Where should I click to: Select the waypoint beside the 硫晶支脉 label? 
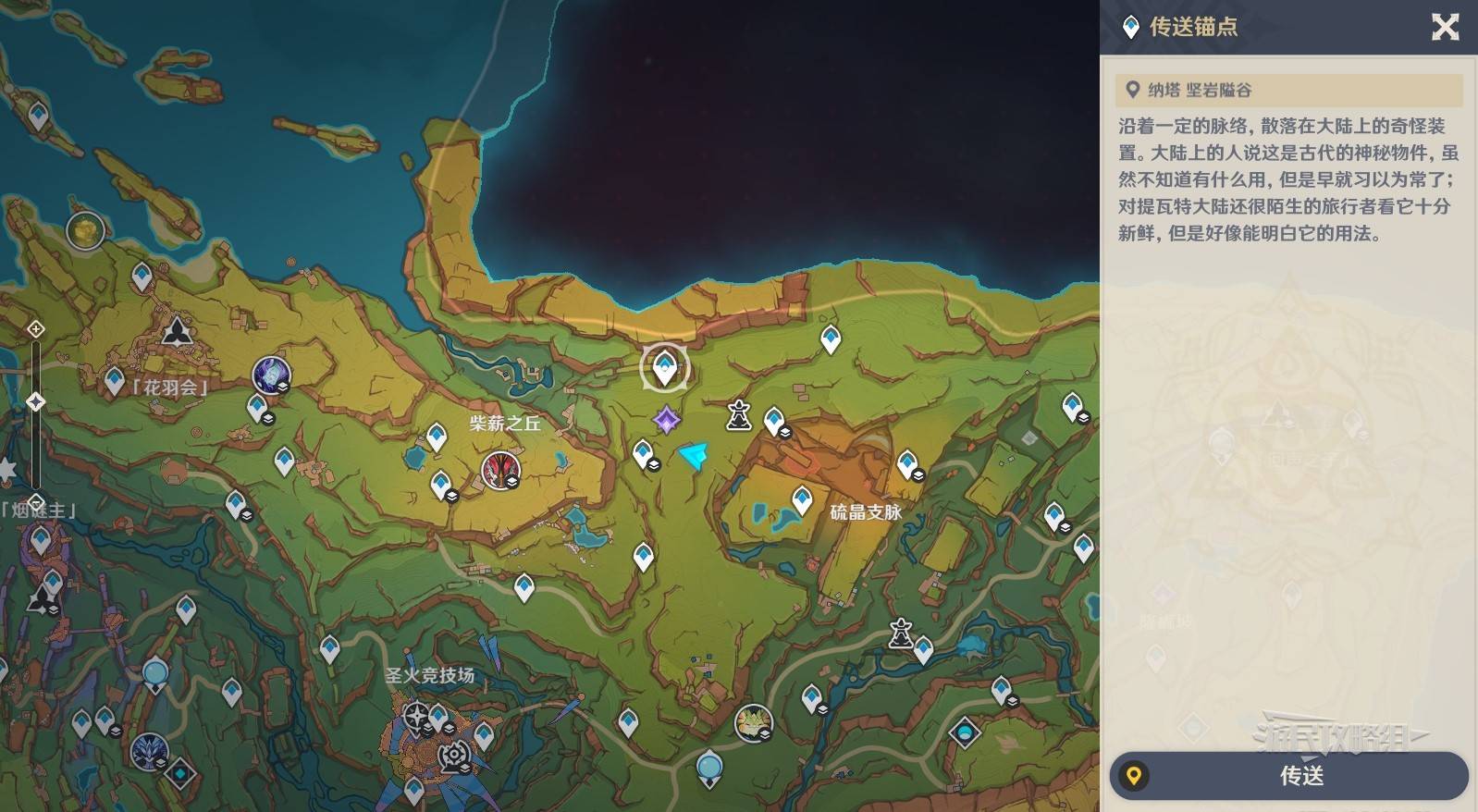pos(802,500)
